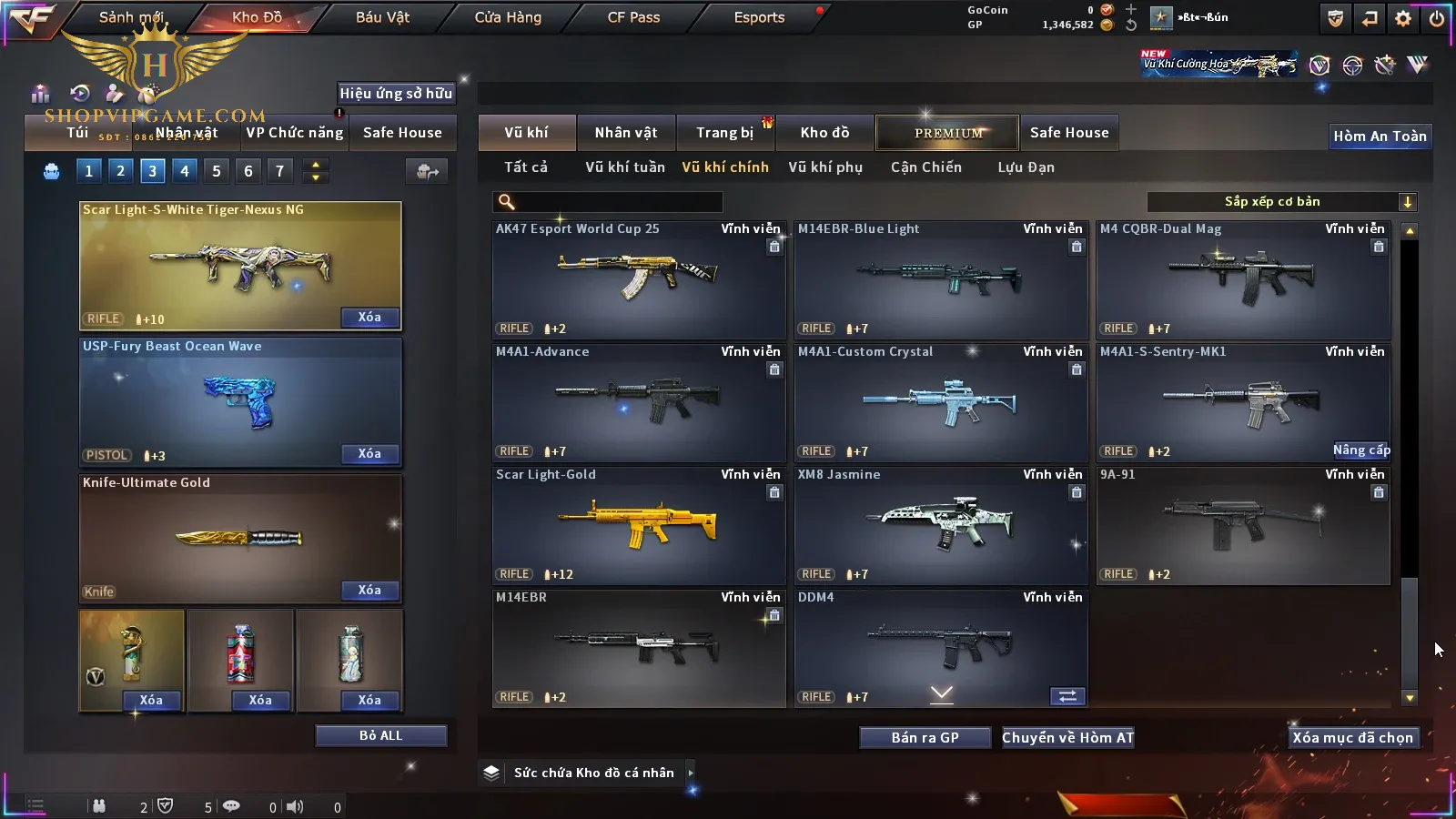This screenshot has width=1456, height=819.
Task: Select bag loadout number 5
Action: click(217, 171)
